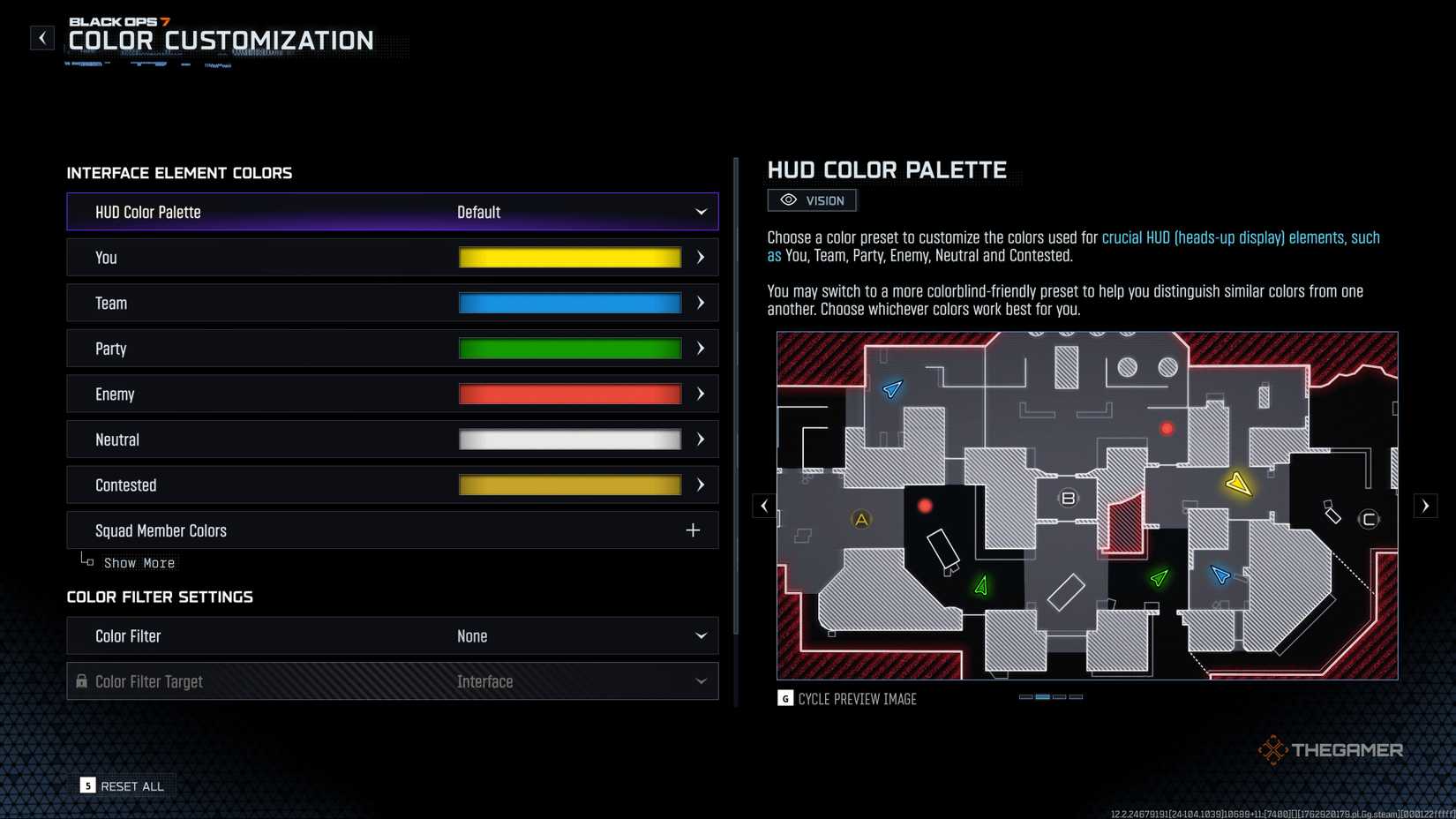Click Reset All at the bottom
Viewport: 1456px width, 819px height.
(131, 785)
